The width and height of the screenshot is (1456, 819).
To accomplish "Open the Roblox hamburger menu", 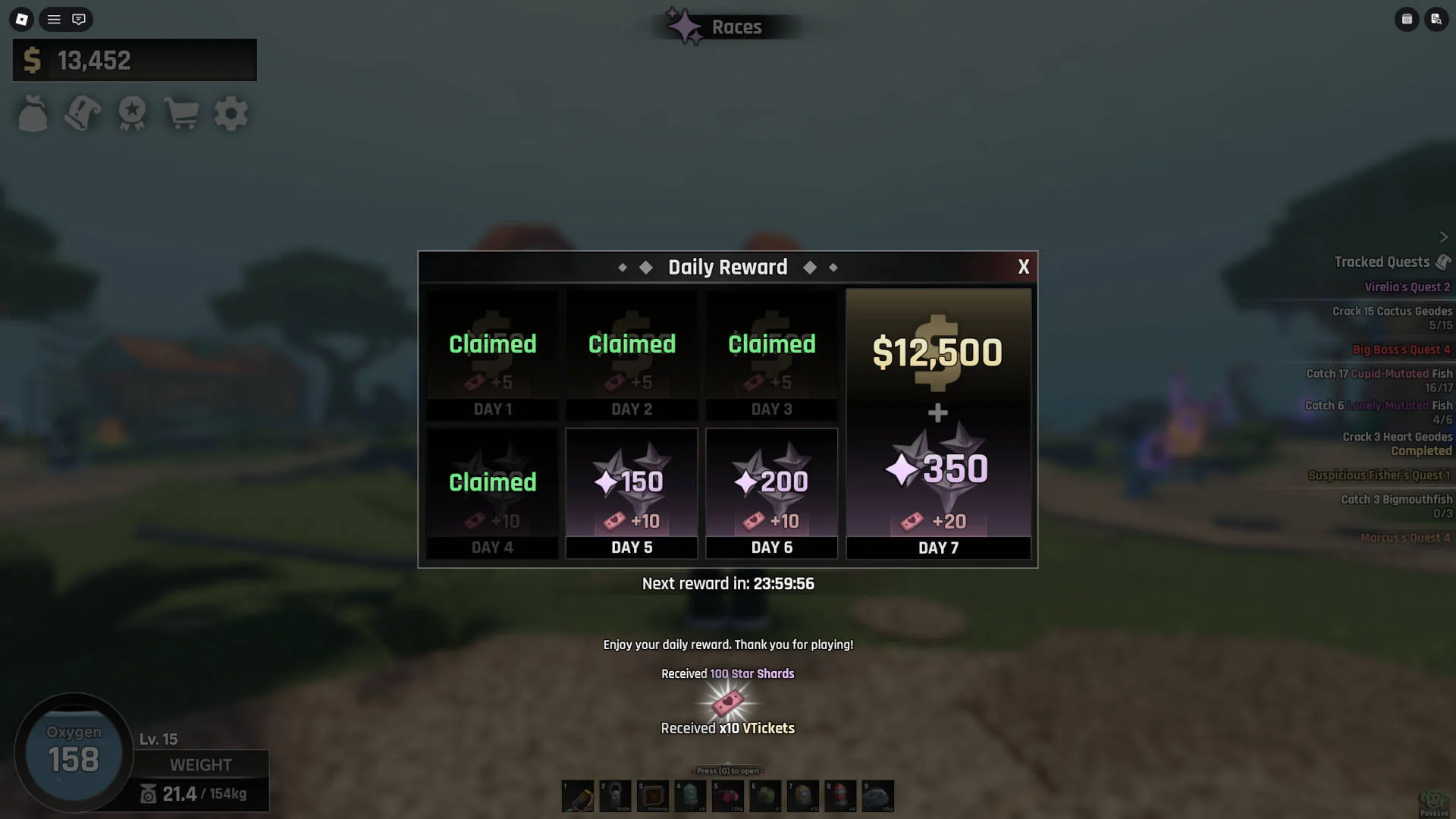I will coord(53,19).
